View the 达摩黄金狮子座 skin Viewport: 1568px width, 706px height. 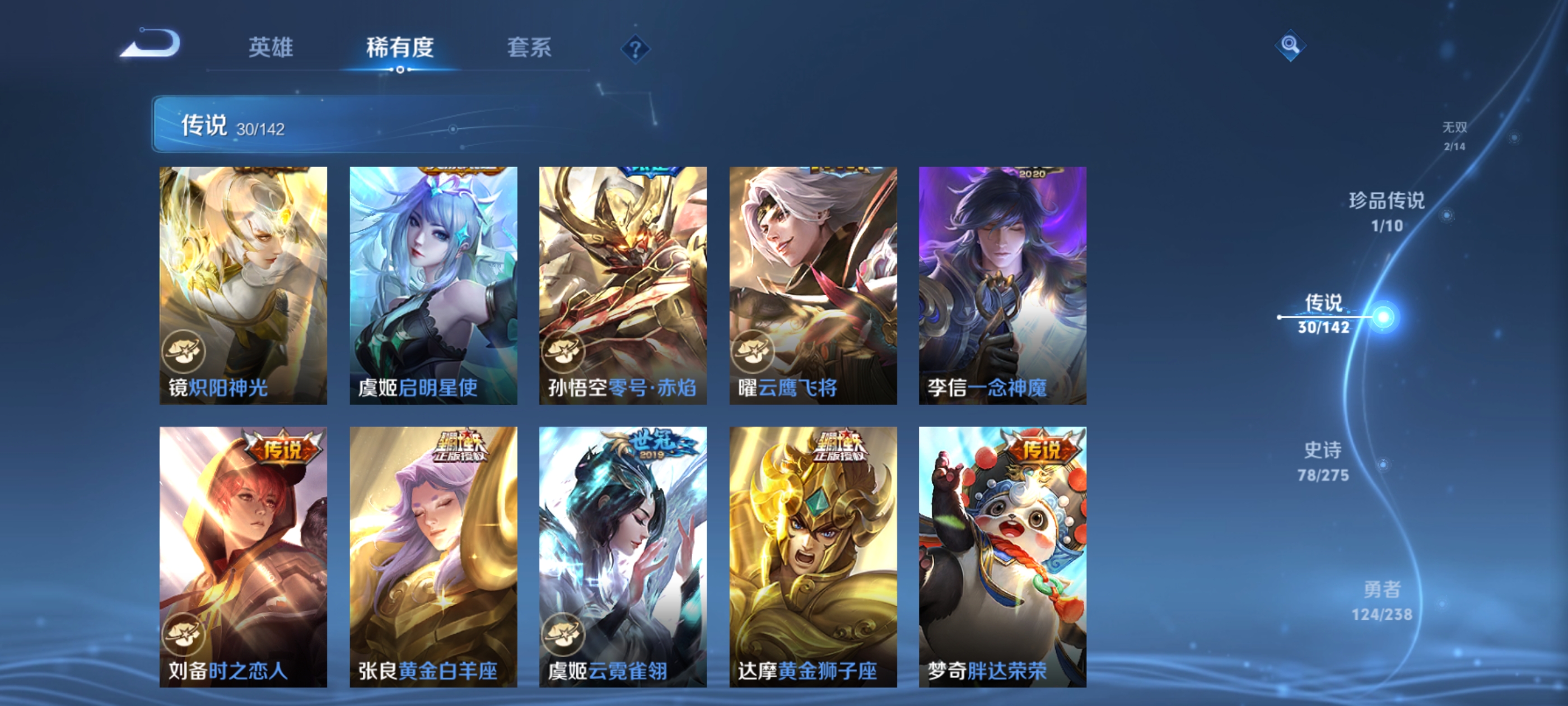[x=813, y=548]
